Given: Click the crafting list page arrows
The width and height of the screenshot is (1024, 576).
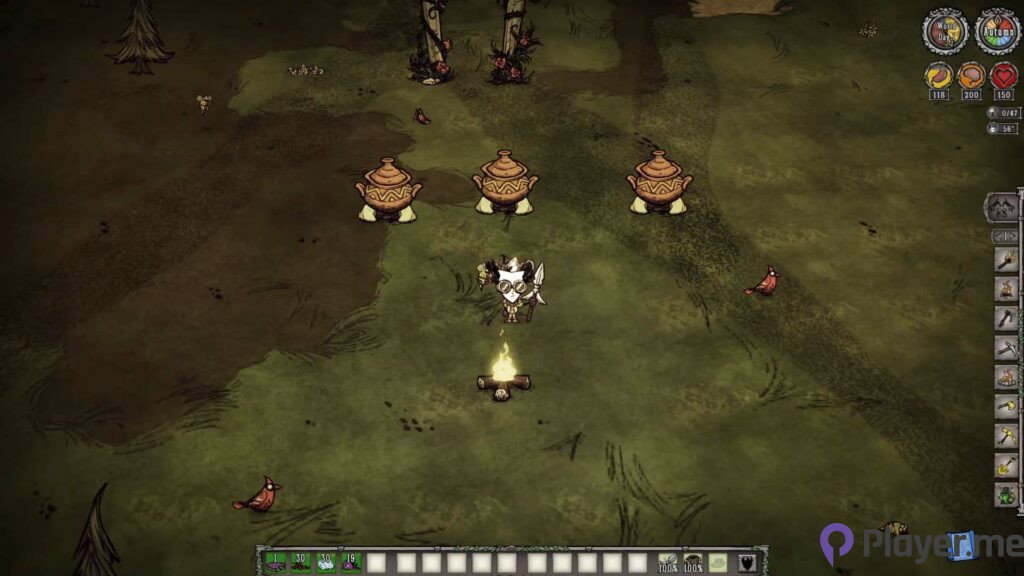Looking at the screenshot, I should click(1004, 237).
